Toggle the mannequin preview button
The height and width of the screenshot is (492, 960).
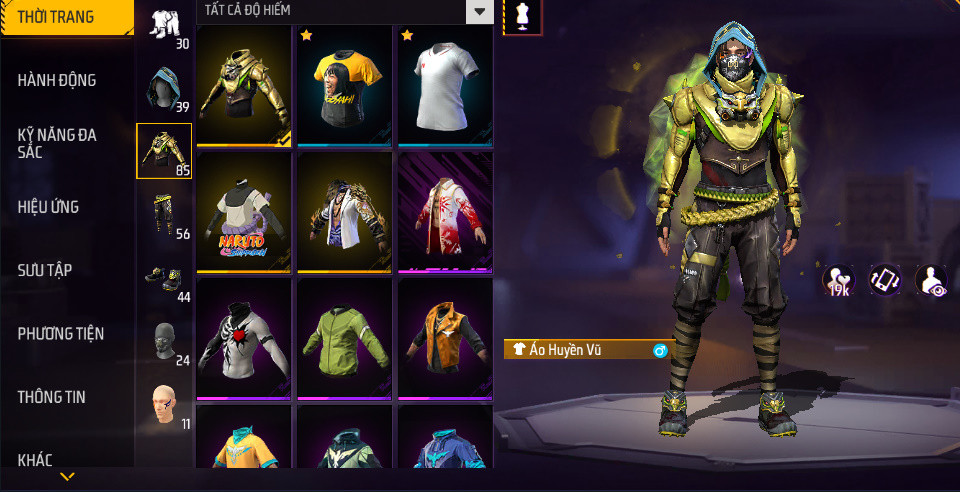tap(522, 16)
